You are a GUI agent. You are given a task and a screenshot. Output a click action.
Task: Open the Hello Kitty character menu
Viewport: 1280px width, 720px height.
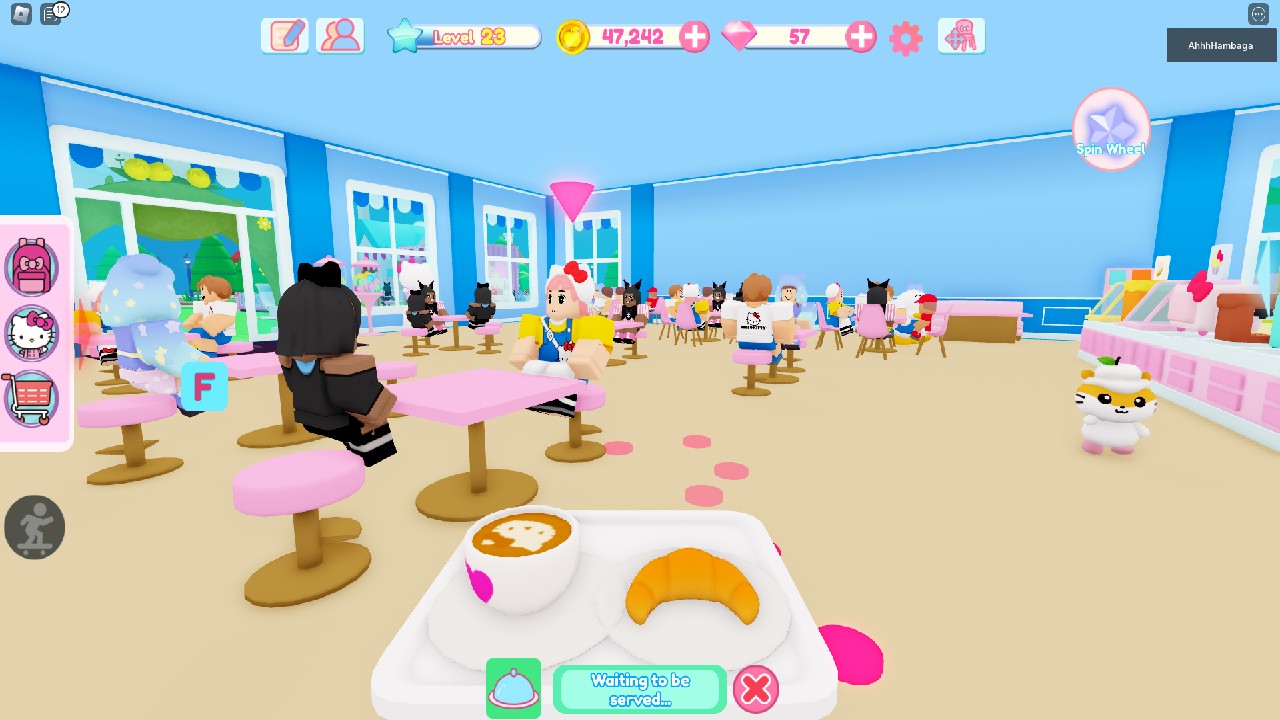coord(33,334)
